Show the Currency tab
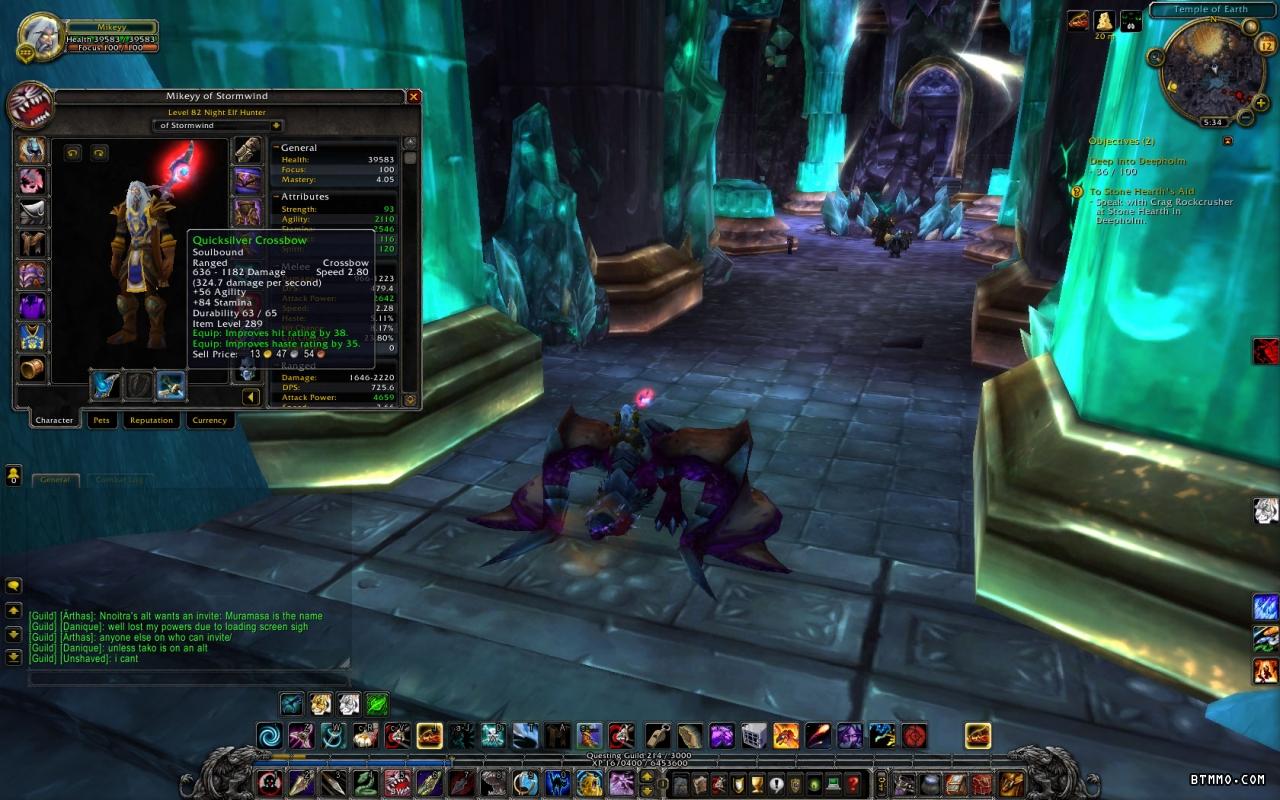Screen dimensions: 1280x800 pos(209,420)
